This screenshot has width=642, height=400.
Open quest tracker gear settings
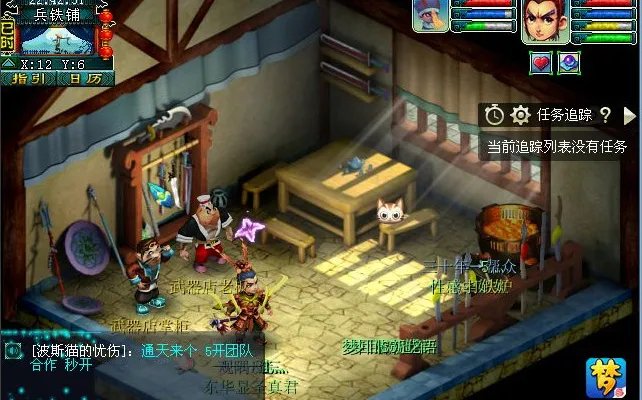tap(520, 115)
